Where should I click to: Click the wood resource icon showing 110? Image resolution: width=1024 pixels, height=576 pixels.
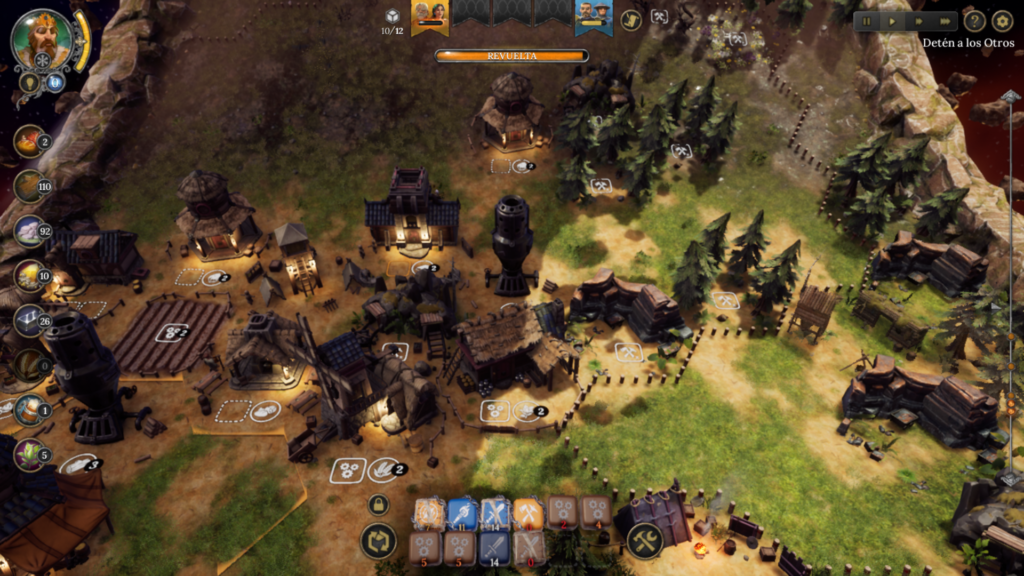tap(28, 186)
